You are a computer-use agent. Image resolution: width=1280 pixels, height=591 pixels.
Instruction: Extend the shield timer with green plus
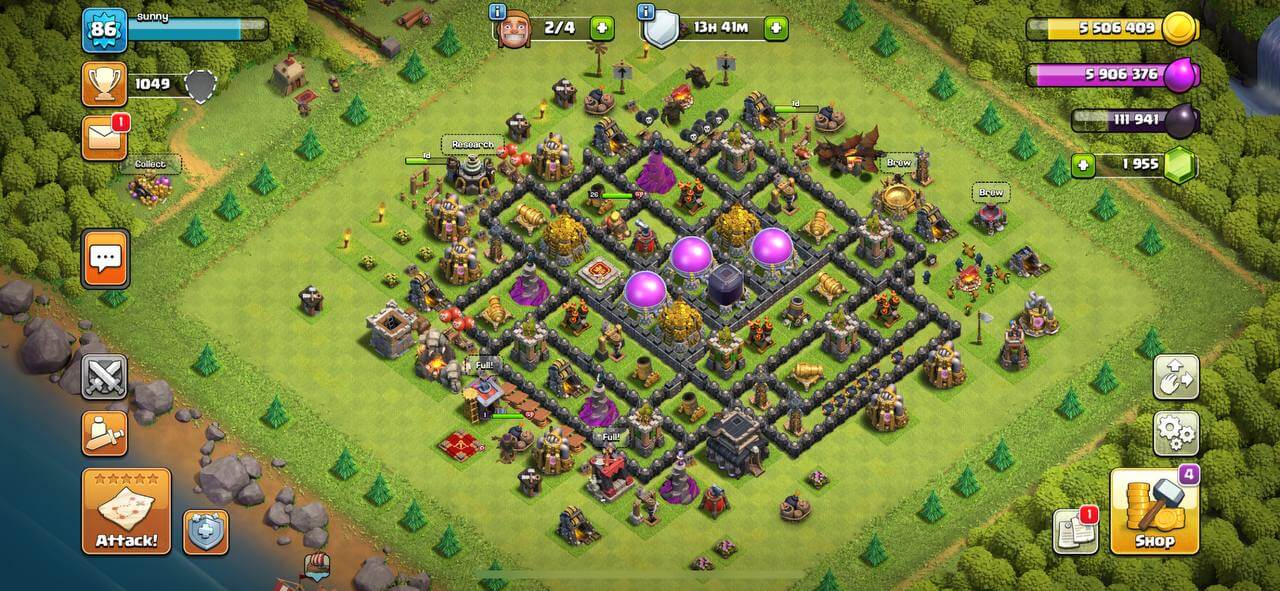[x=776, y=28]
